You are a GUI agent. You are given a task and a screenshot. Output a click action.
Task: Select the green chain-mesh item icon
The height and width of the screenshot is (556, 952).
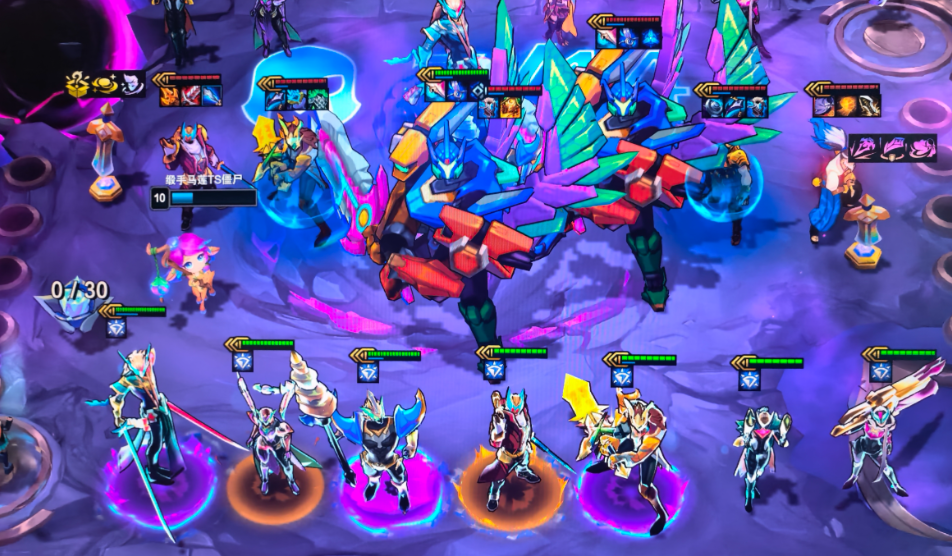click(318, 98)
